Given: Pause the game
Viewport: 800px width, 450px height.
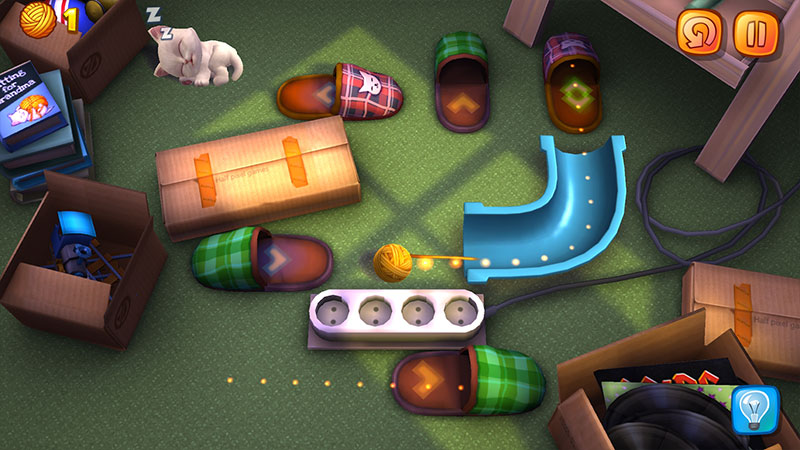Looking at the screenshot, I should click(x=755, y=33).
